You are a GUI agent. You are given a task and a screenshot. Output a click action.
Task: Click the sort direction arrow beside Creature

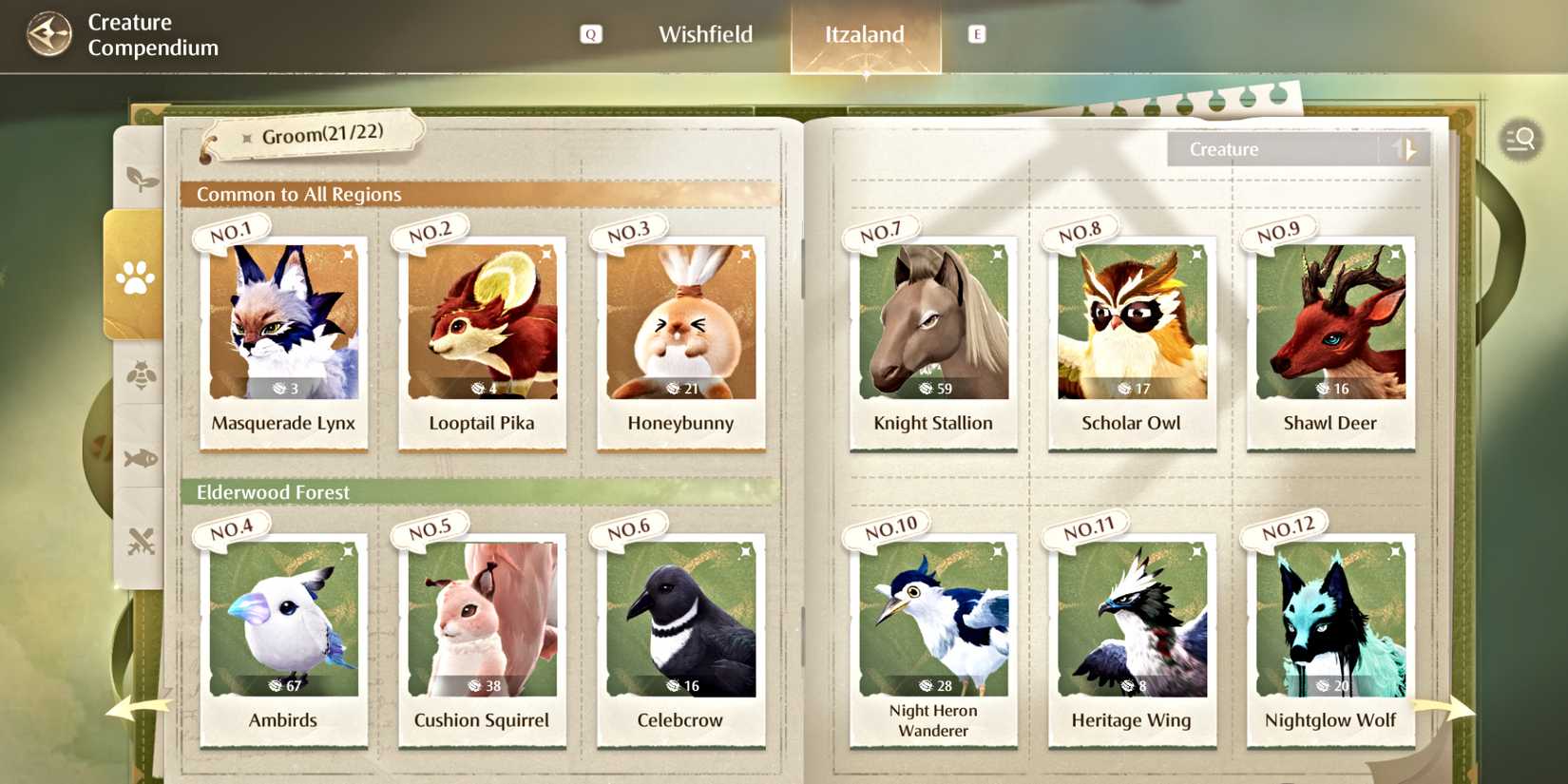1406,148
